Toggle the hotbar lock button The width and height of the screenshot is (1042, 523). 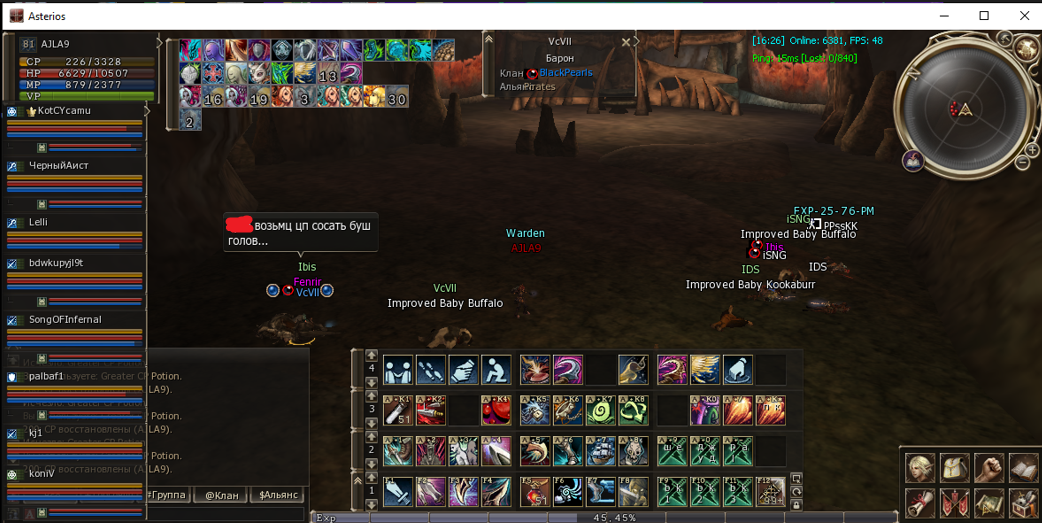(796, 504)
